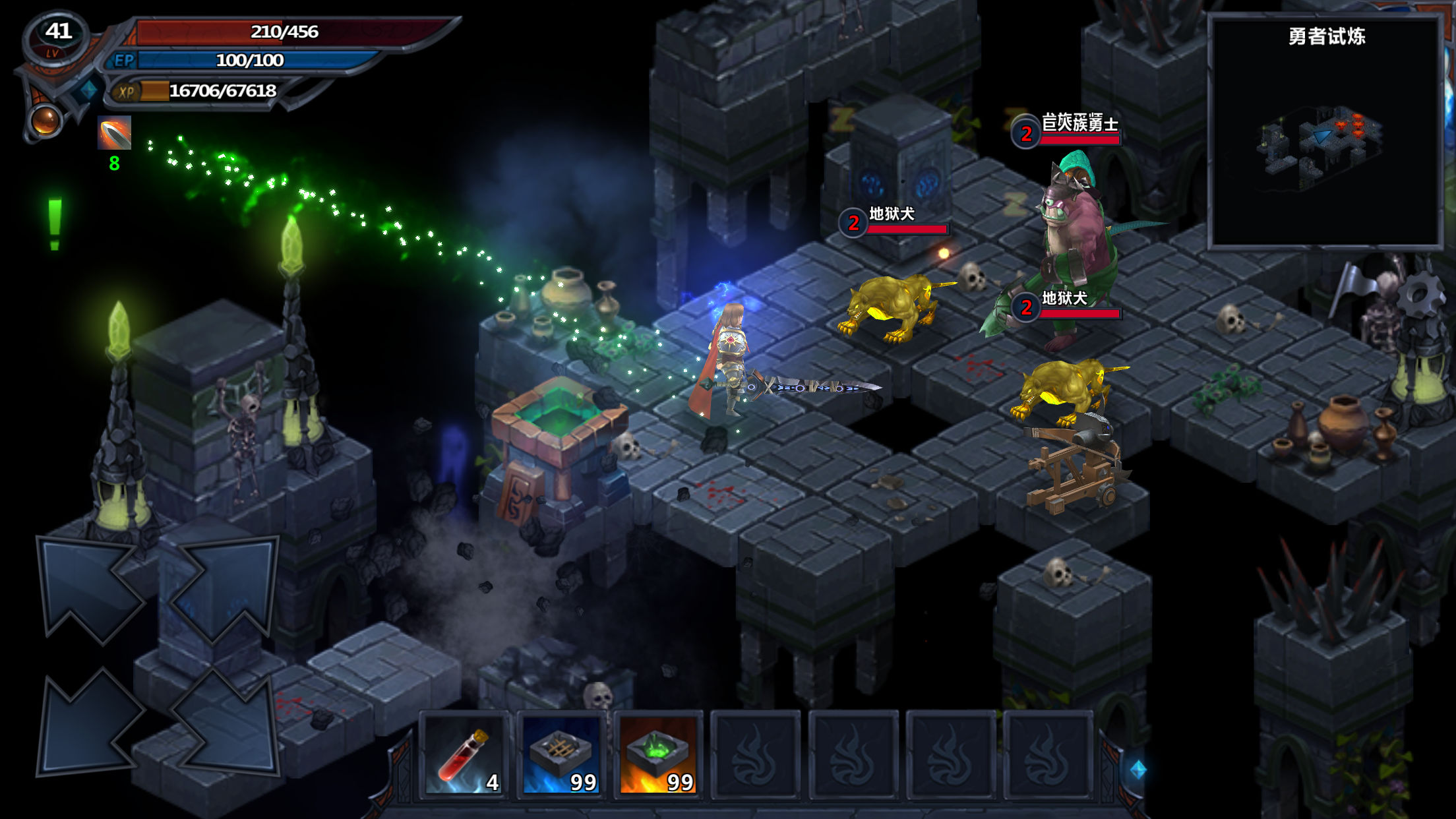Tap the orange orb under level badge
Viewport: 1456px width, 819px height.
click(x=45, y=120)
